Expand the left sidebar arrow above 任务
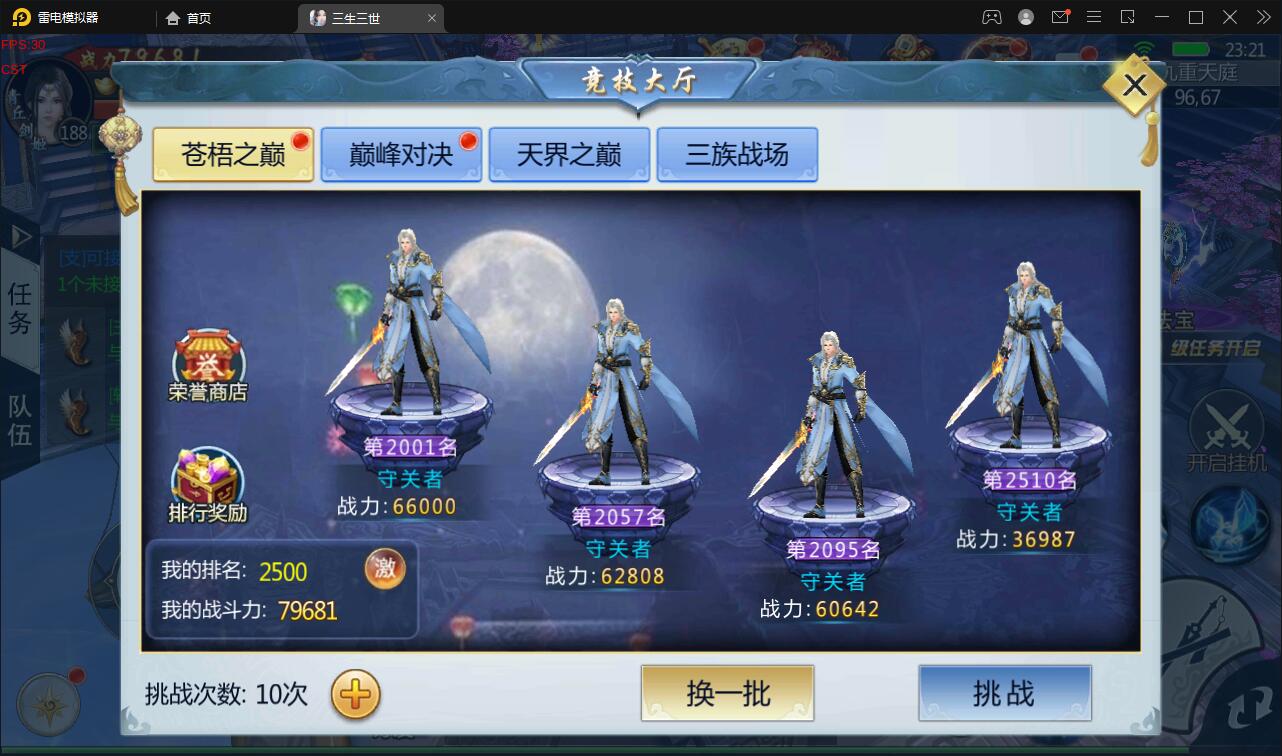The height and width of the screenshot is (756, 1282). click(x=20, y=237)
